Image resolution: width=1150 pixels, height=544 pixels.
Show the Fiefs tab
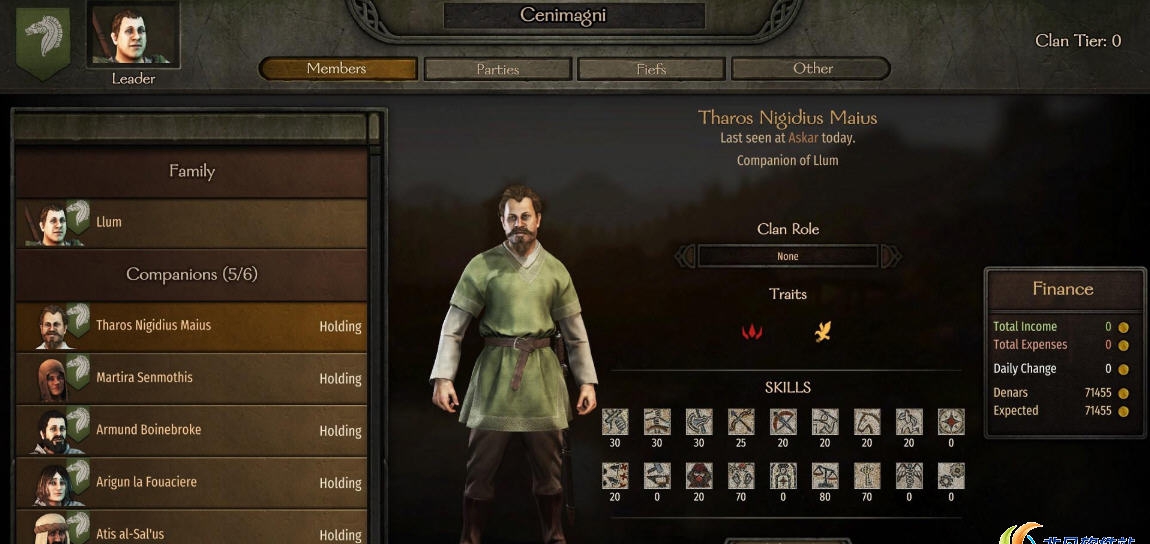click(651, 69)
